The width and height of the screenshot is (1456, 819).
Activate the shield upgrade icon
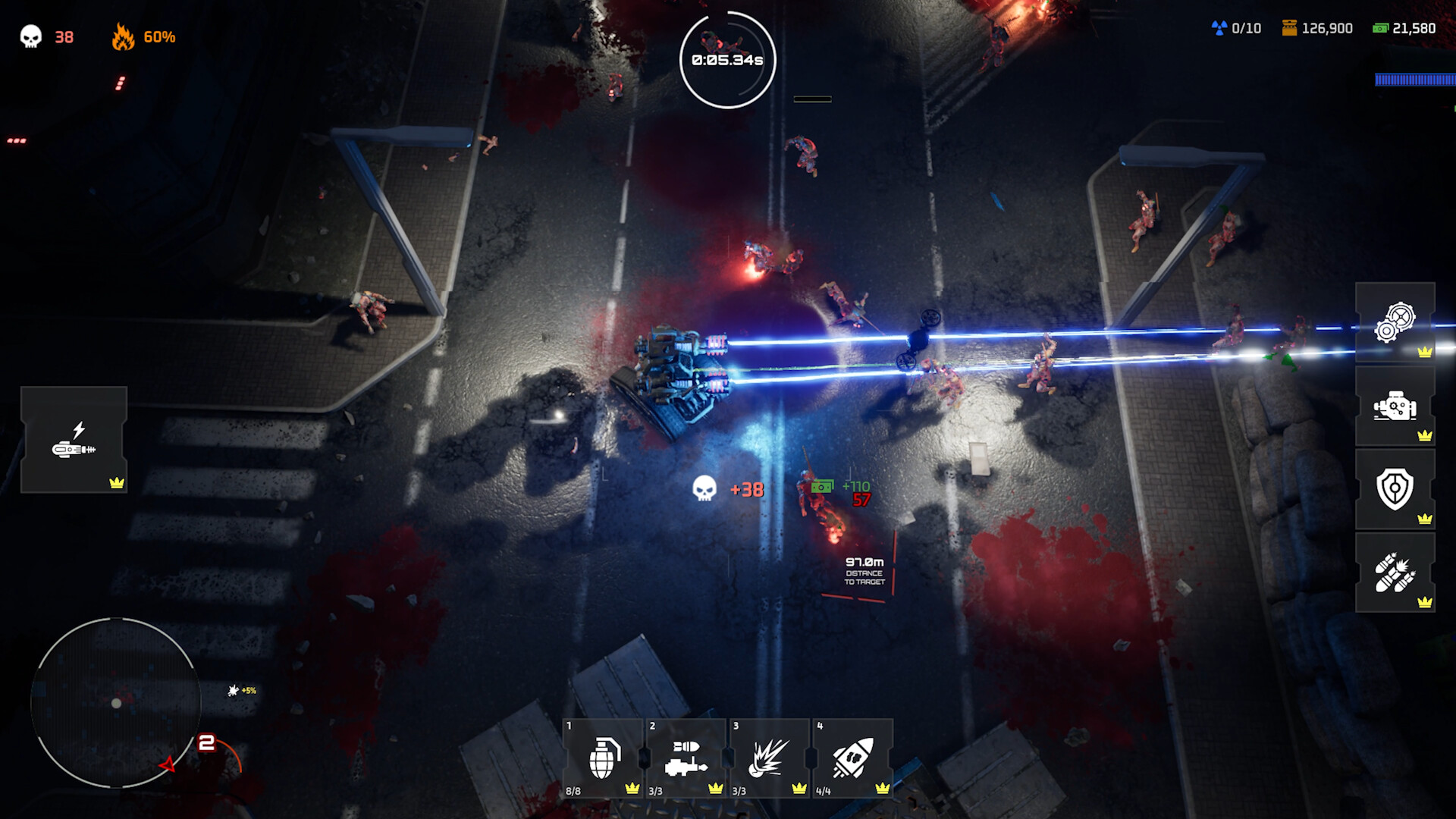1395,490
